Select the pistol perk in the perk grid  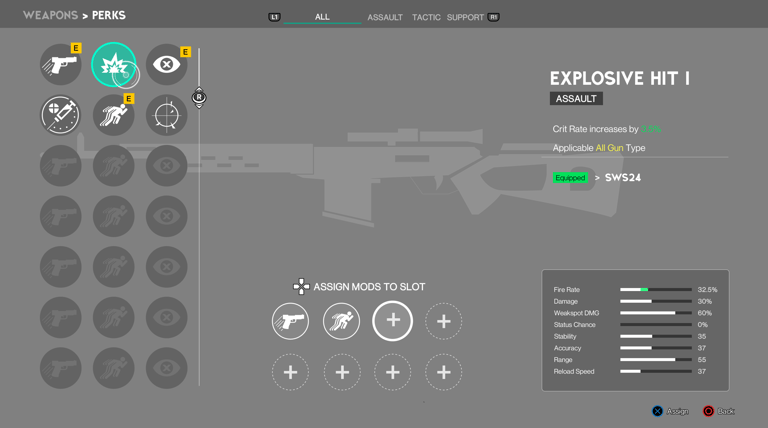61,65
